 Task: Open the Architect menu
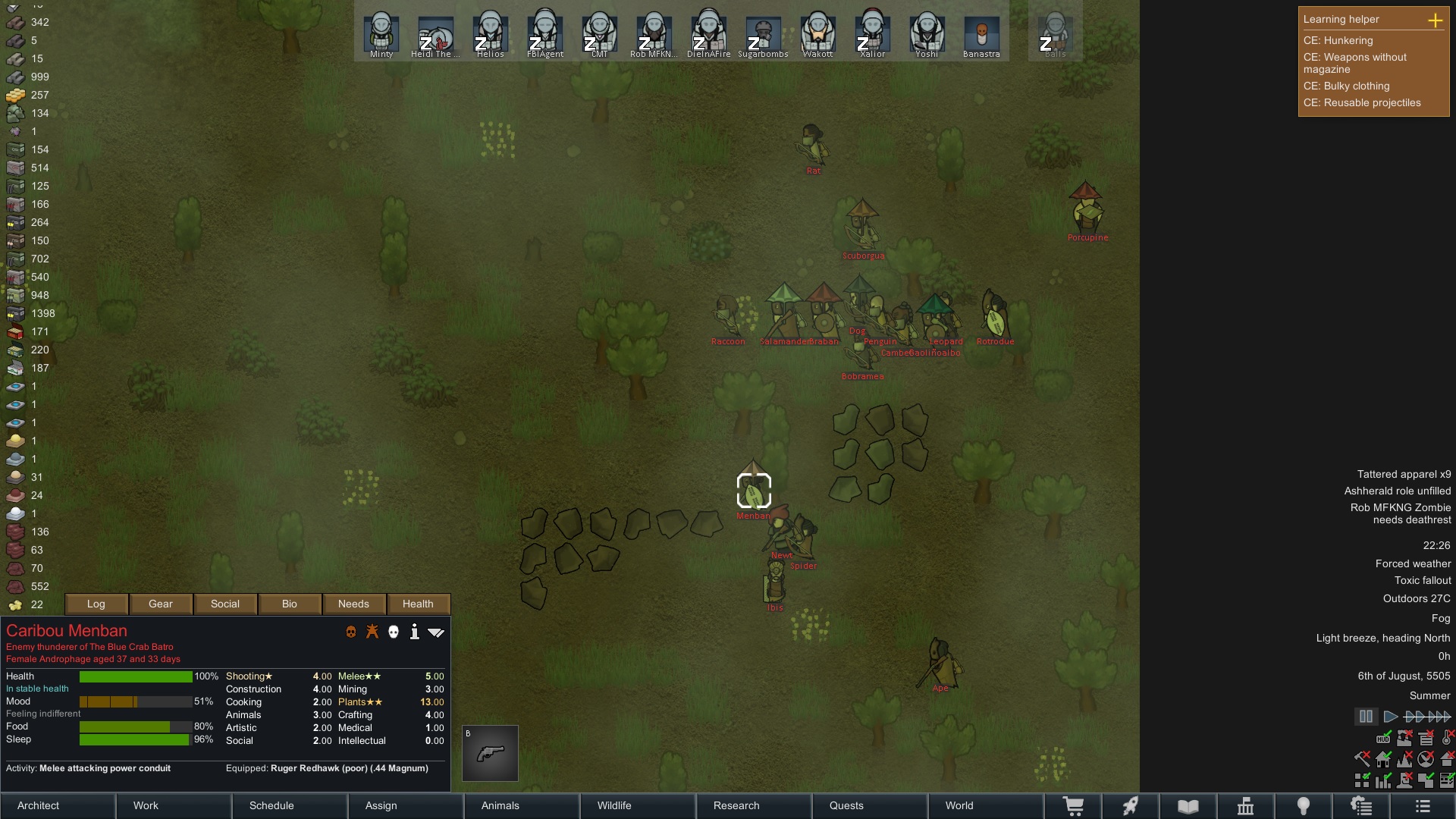(58, 805)
